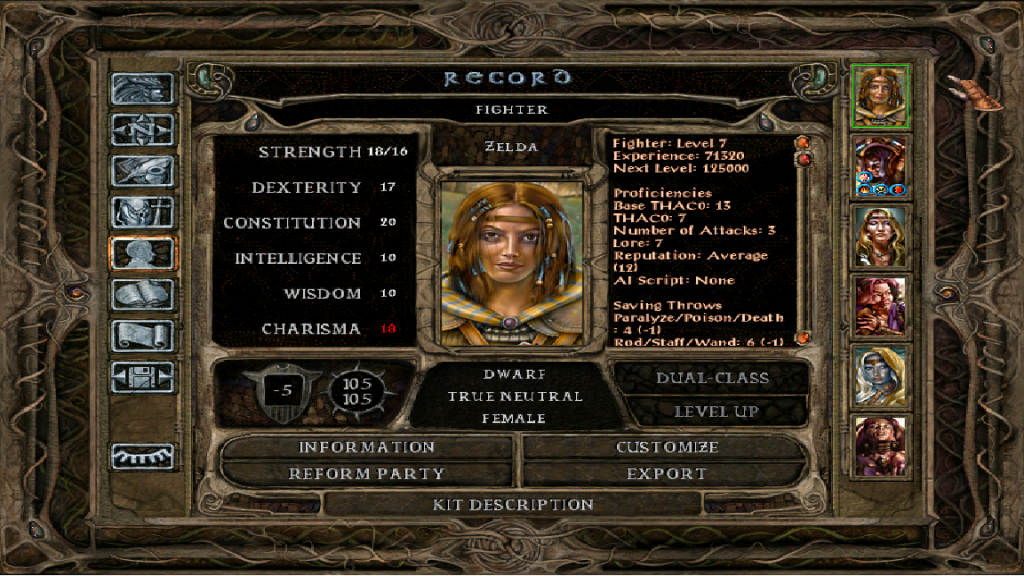Image resolution: width=1024 pixels, height=576 pixels.
Task: Click the Level Up button
Action: click(715, 411)
